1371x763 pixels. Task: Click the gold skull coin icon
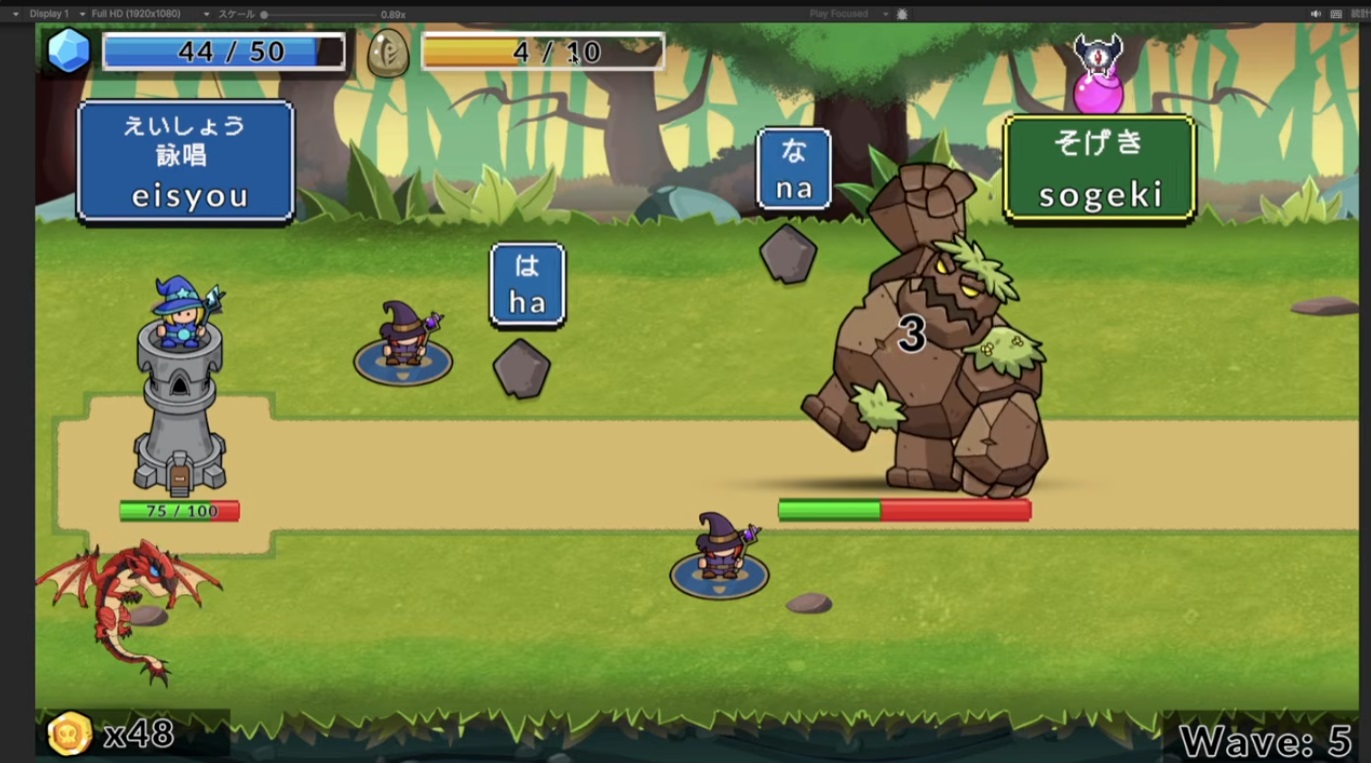[x=70, y=734]
